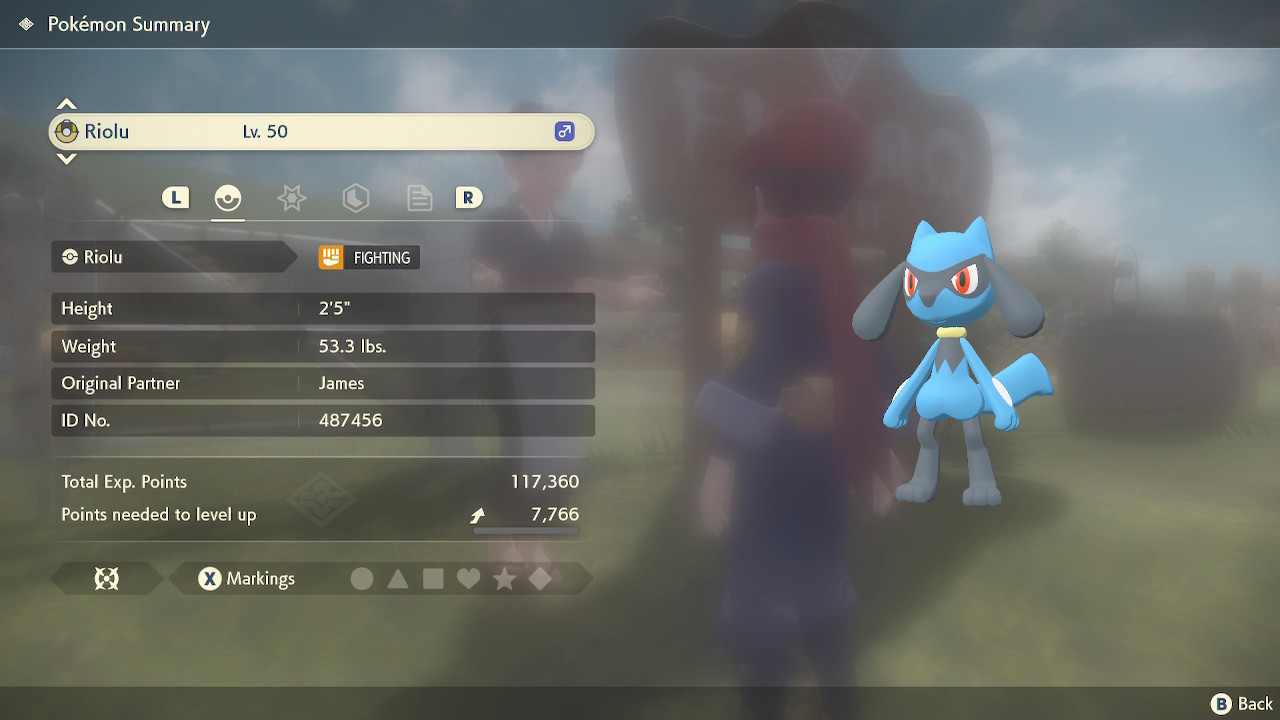This screenshot has height=720, width=1280.
Task: Toggle the circle marking for Riolu
Action: 362,578
